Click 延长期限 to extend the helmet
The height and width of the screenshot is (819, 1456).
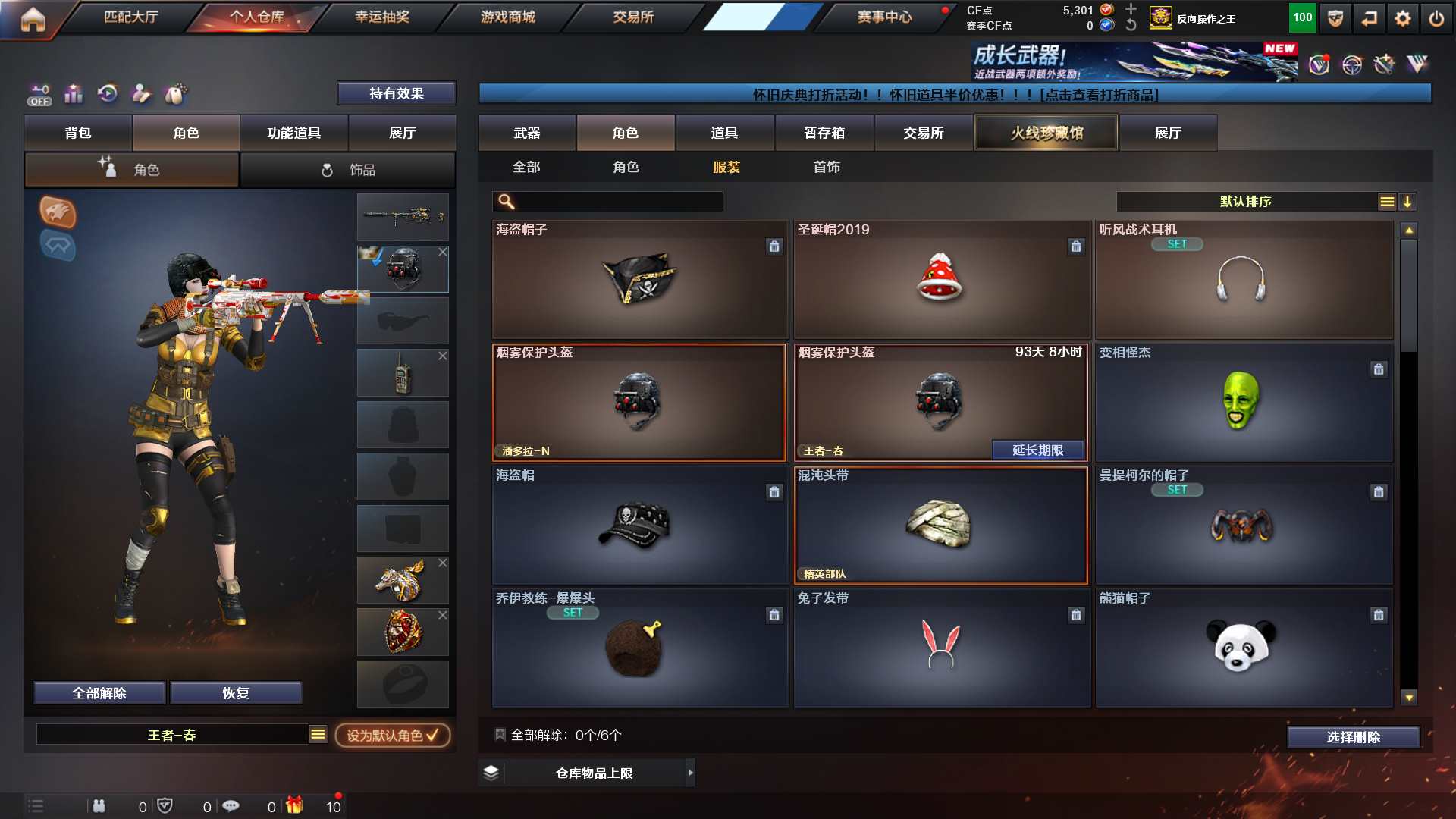click(x=1037, y=450)
